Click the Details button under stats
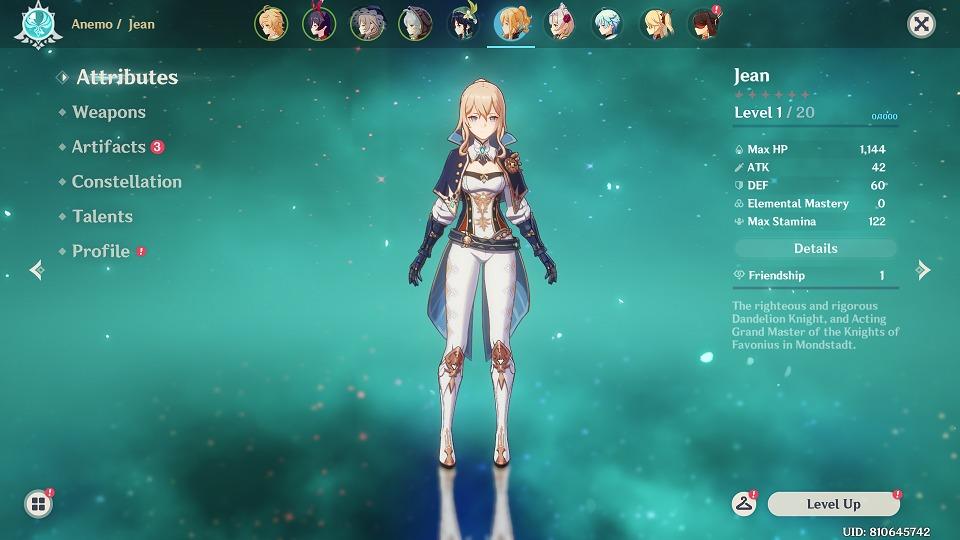This screenshot has width=960, height=540. coord(815,249)
